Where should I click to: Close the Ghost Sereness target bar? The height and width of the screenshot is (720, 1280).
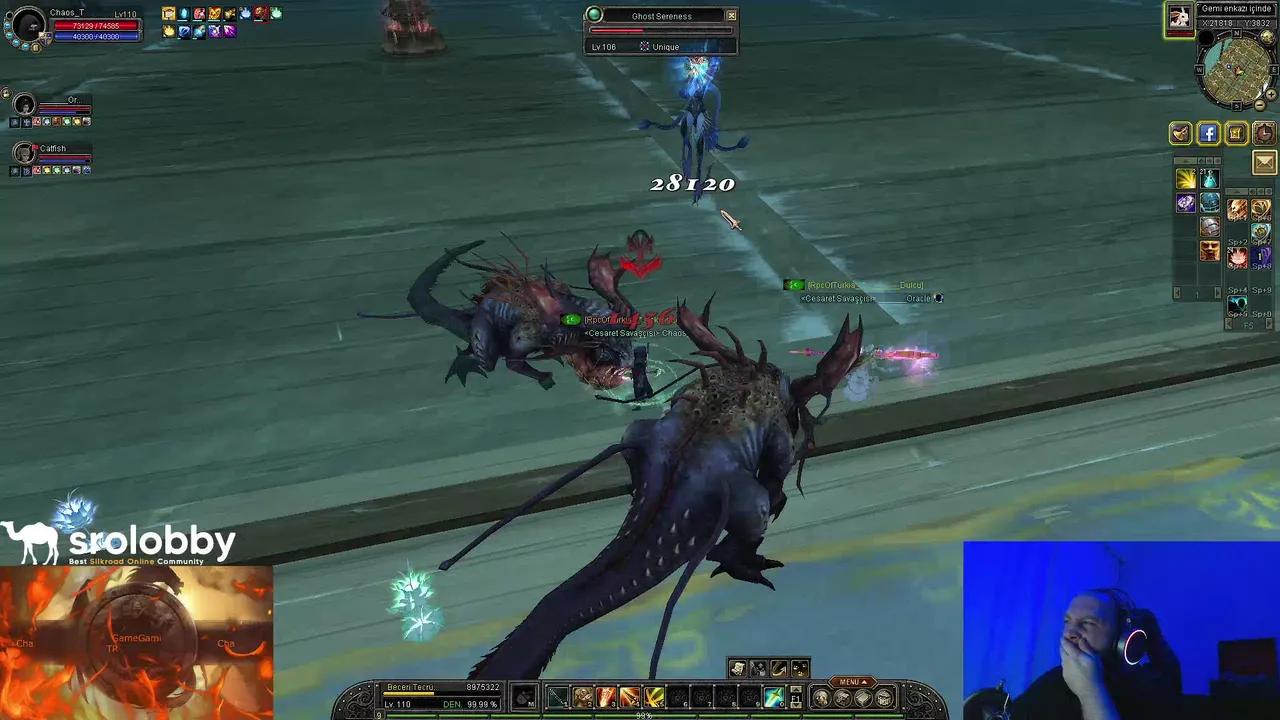click(x=731, y=15)
